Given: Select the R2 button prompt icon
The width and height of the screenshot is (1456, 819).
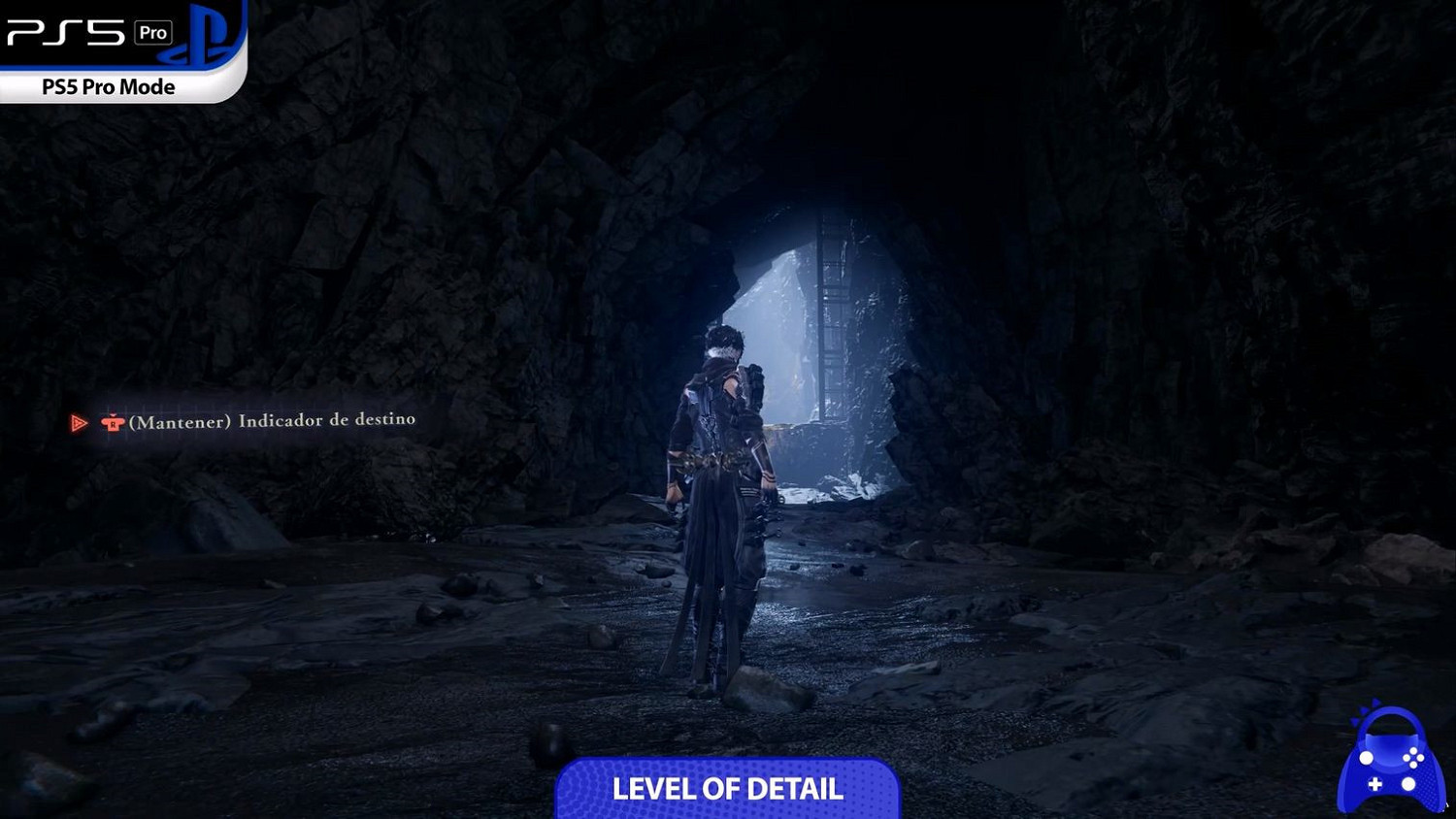Looking at the screenshot, I should pyautogui.click(x=114, y=421).
